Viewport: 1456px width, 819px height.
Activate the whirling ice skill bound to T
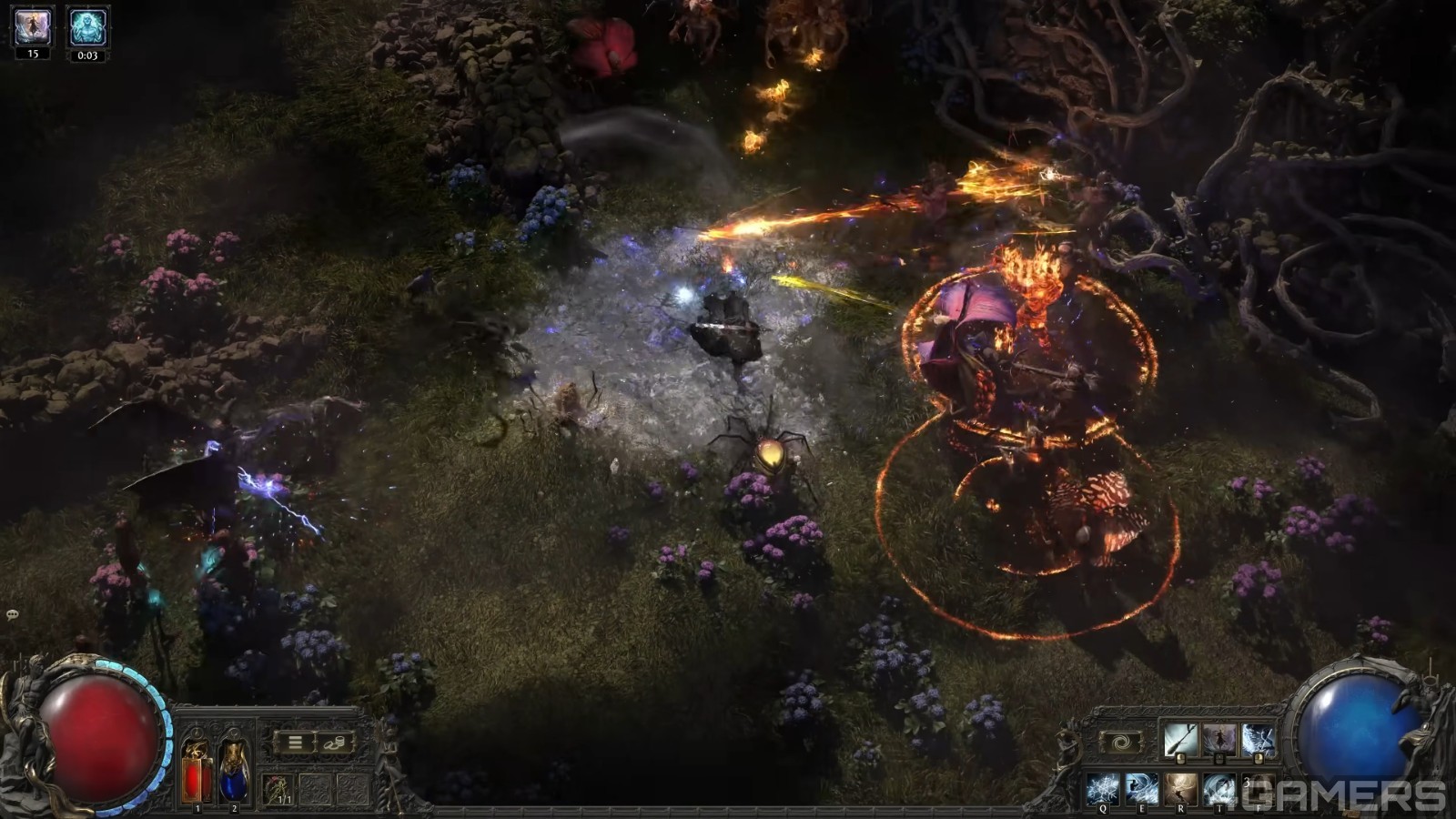(1219, 789)
